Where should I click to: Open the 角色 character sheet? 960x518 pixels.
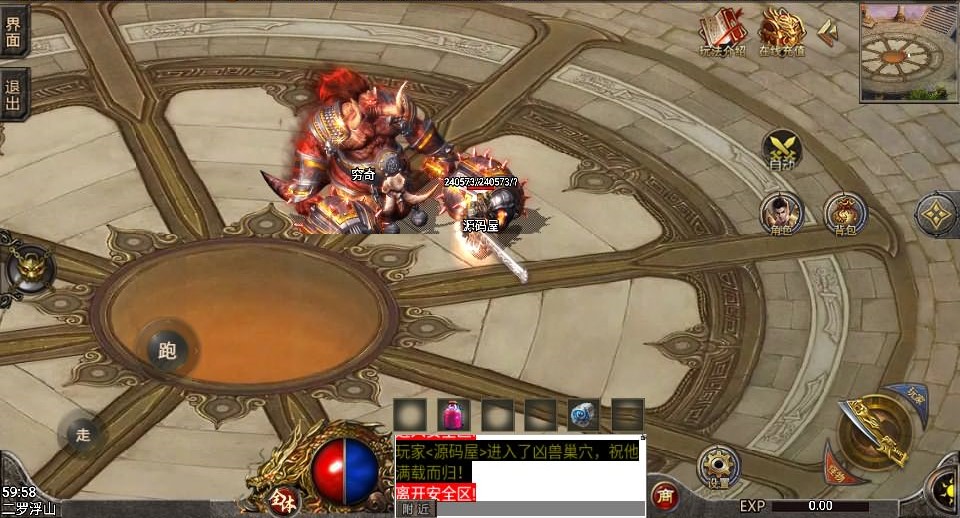click(x=781, y=213)
